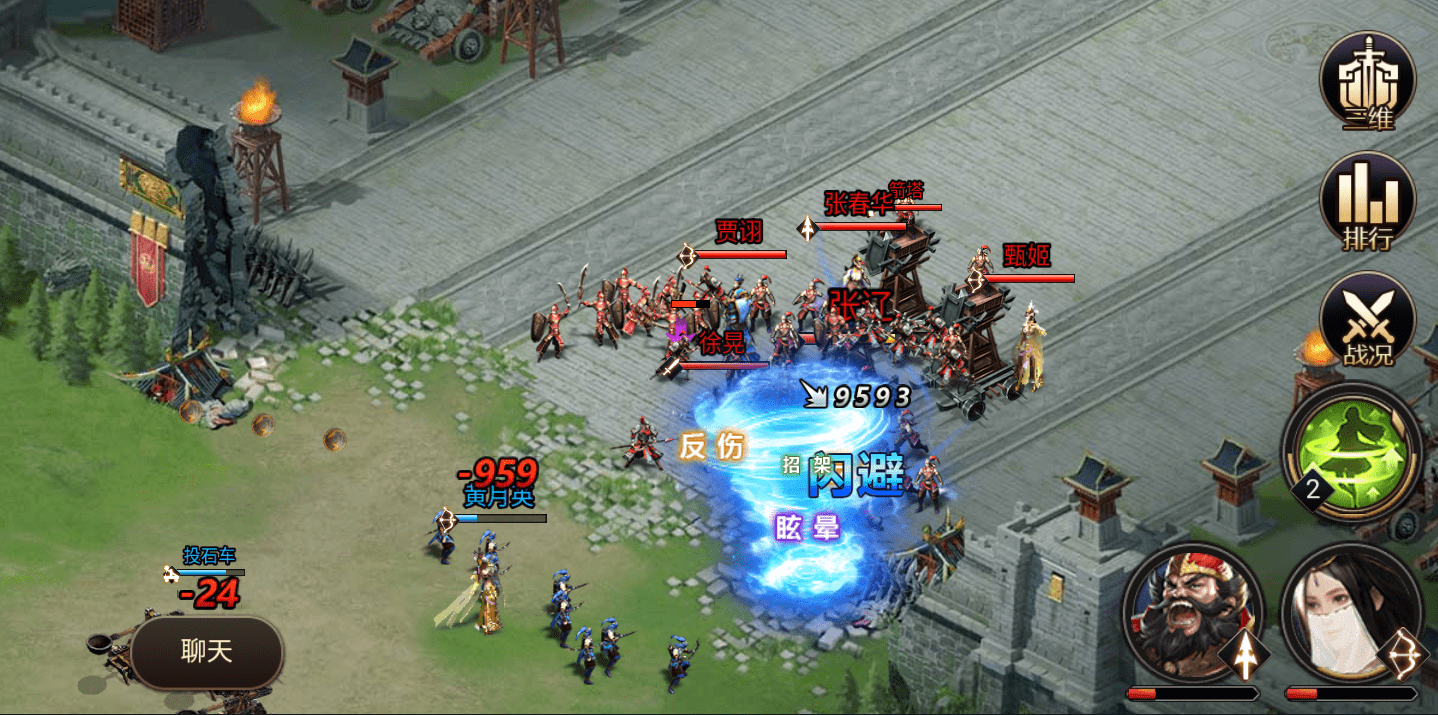
Task: Activate the green whirlwind skill
Action: click(1352, 453)
